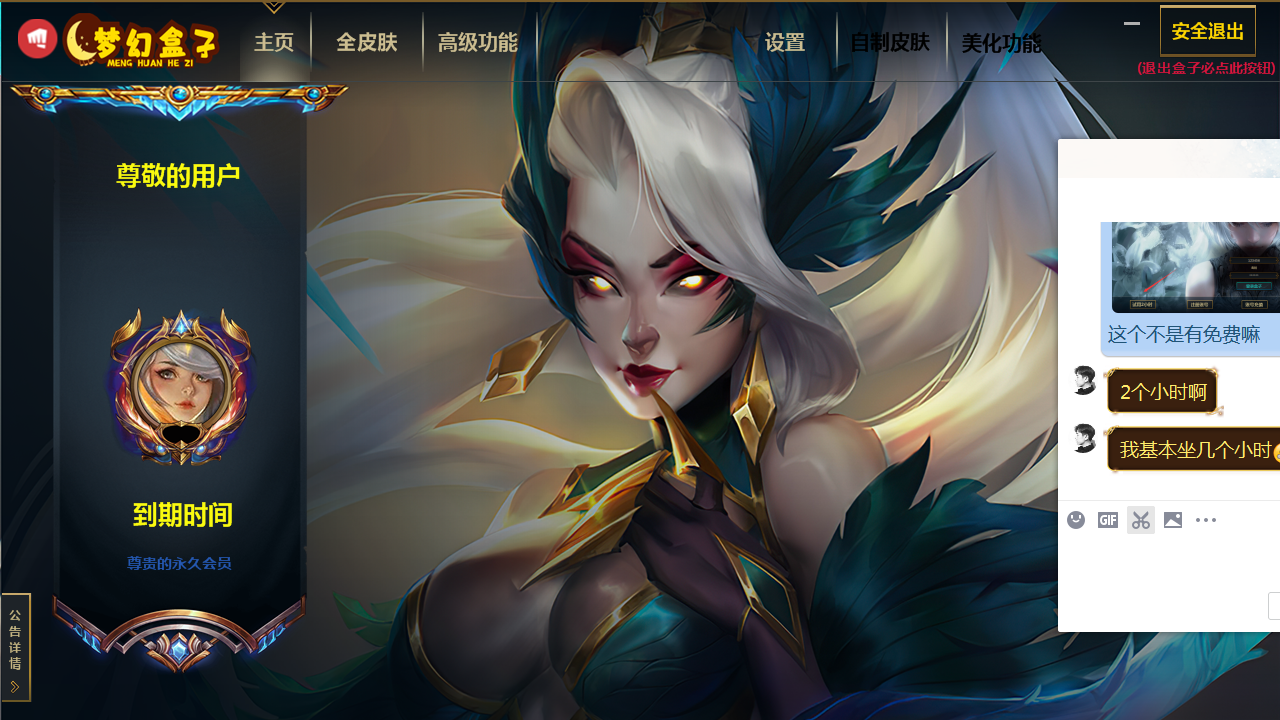Click the 安全退出 exit button
The height and width of the screenshot is (720, 1280).
pyautogui.click(x=1207, y=30)
